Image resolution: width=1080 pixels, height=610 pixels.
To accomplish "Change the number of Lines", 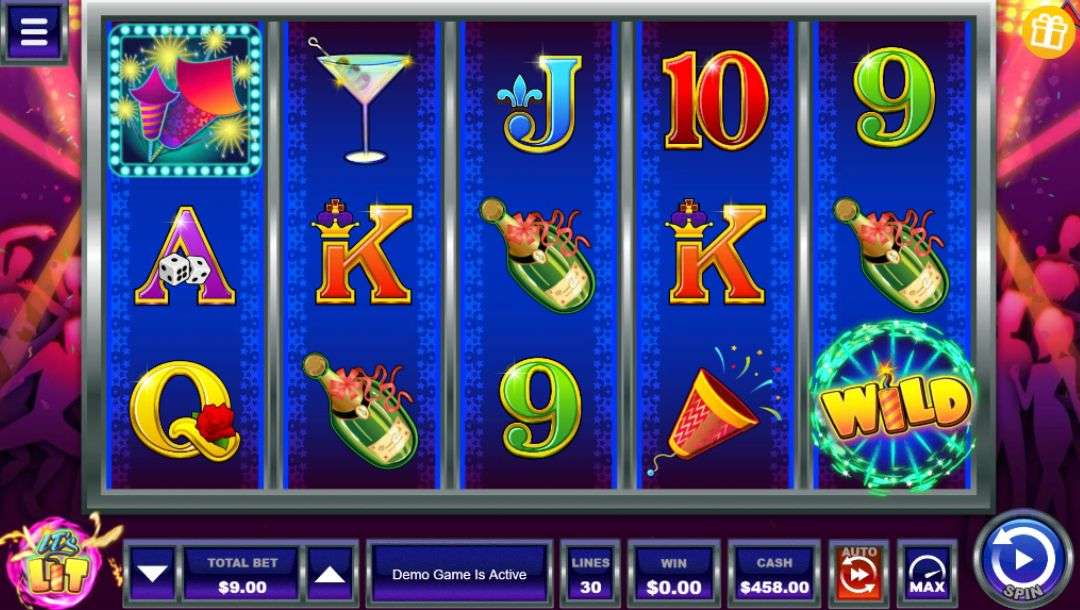I will point(590,574).
